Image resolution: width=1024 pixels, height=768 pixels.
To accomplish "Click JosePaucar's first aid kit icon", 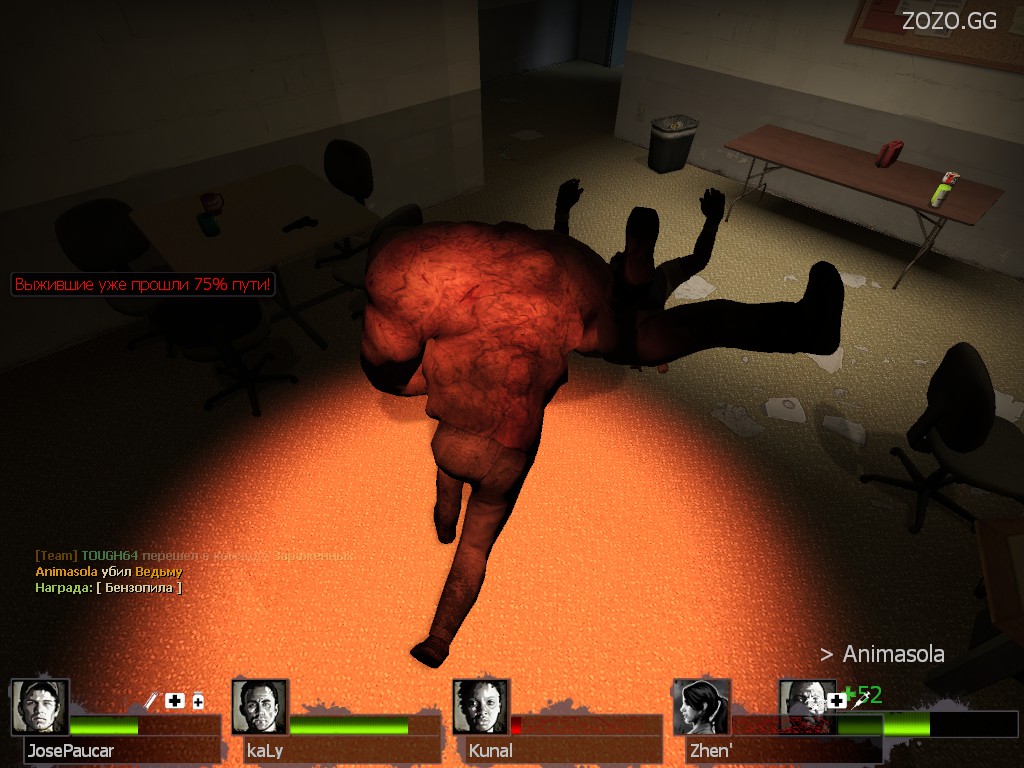I will pos(175,701).
